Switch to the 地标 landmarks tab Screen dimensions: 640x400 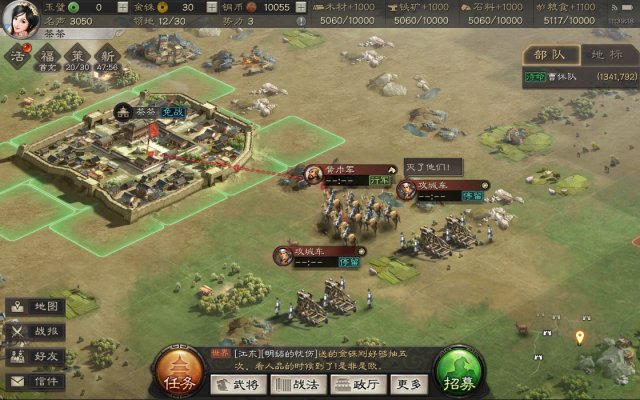608,55
